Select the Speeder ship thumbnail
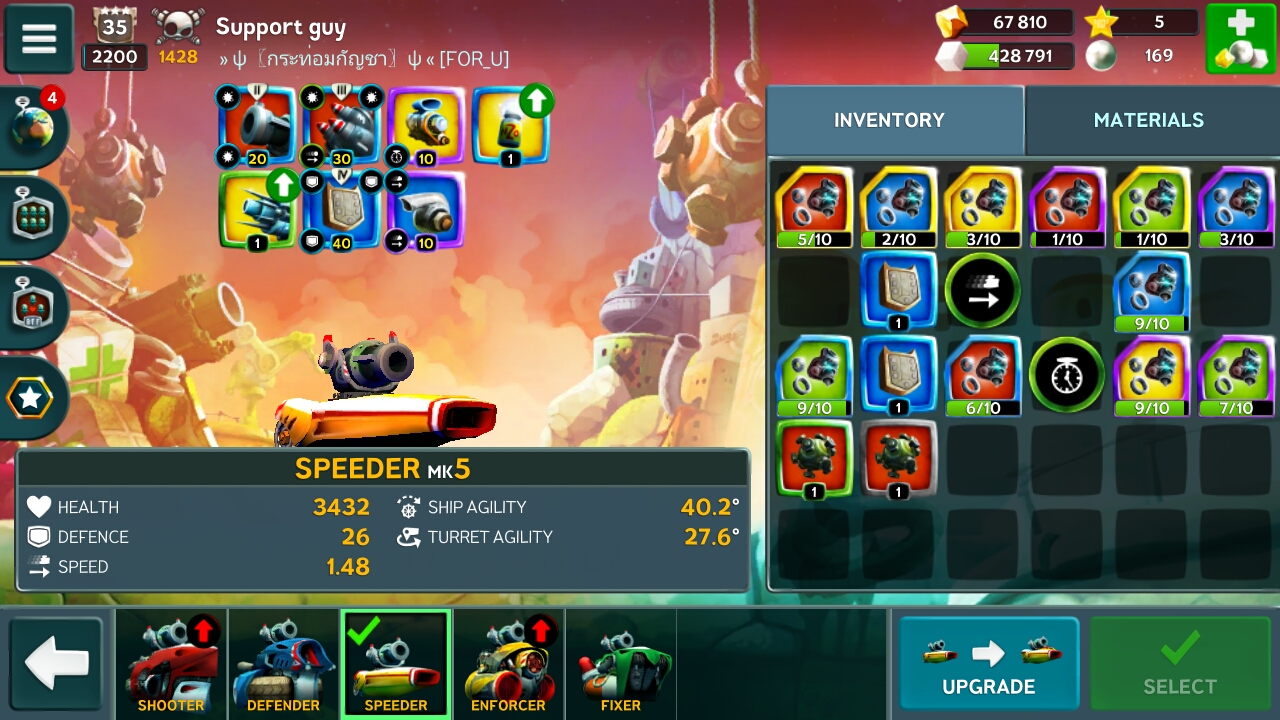Screen dimensions: 1280x720 (396, 663)
